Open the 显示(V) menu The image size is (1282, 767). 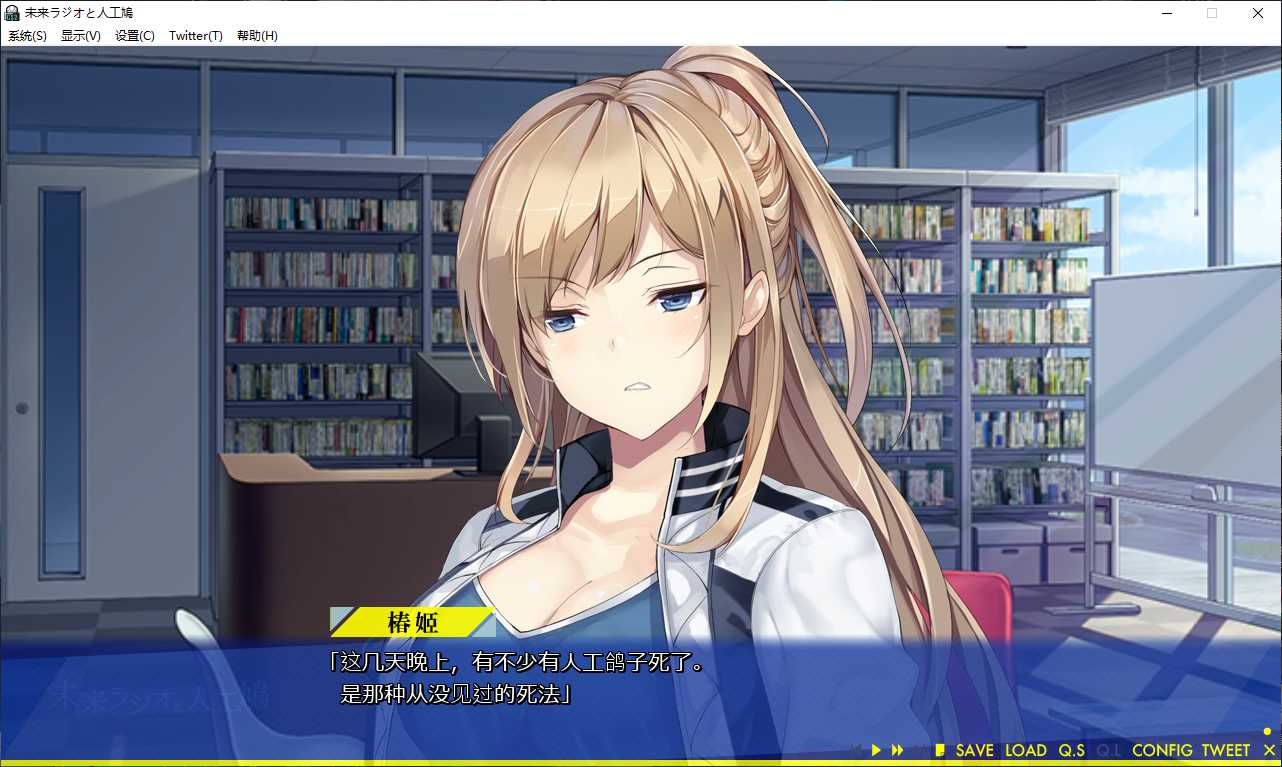[x=80, y=36]
